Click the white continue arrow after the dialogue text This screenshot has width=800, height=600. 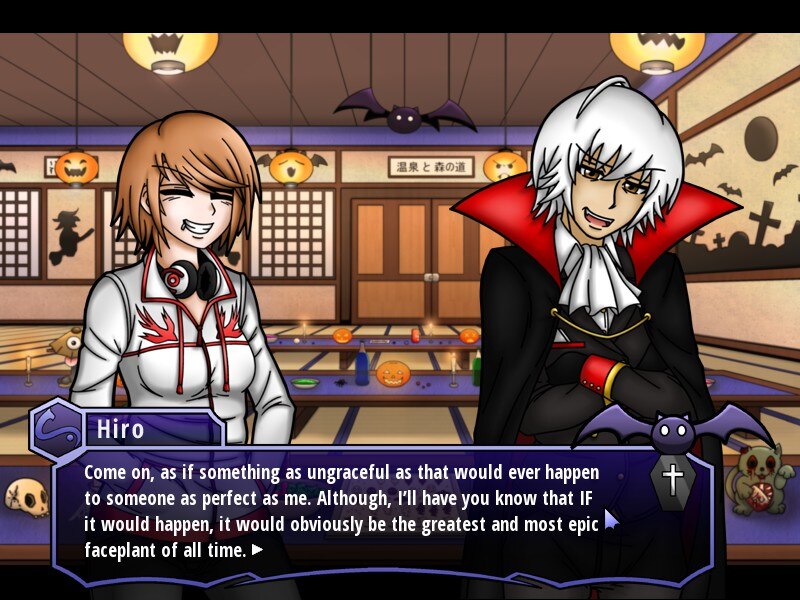point(258,549)
